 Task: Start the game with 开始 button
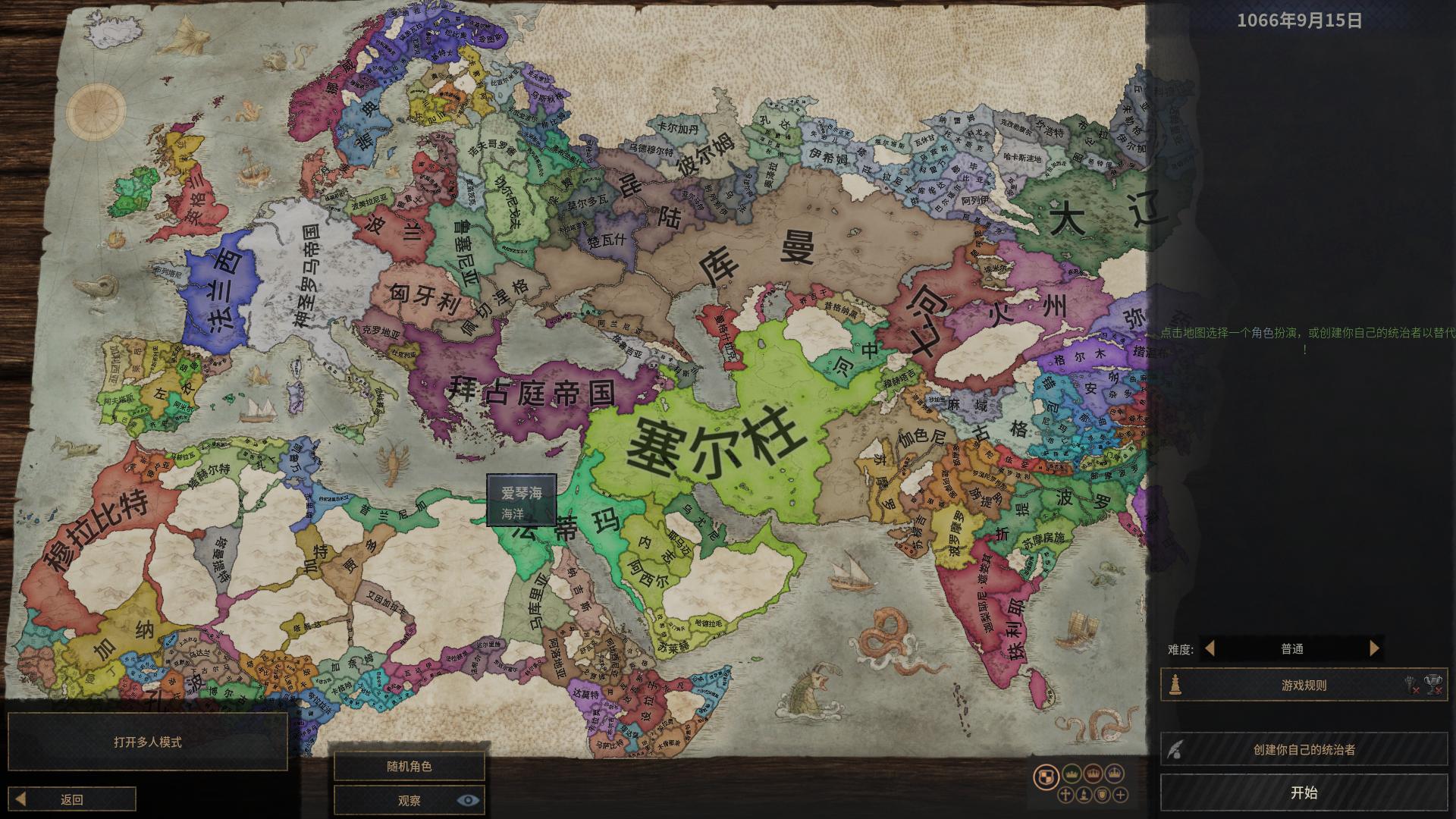[x=1304, y=792]
